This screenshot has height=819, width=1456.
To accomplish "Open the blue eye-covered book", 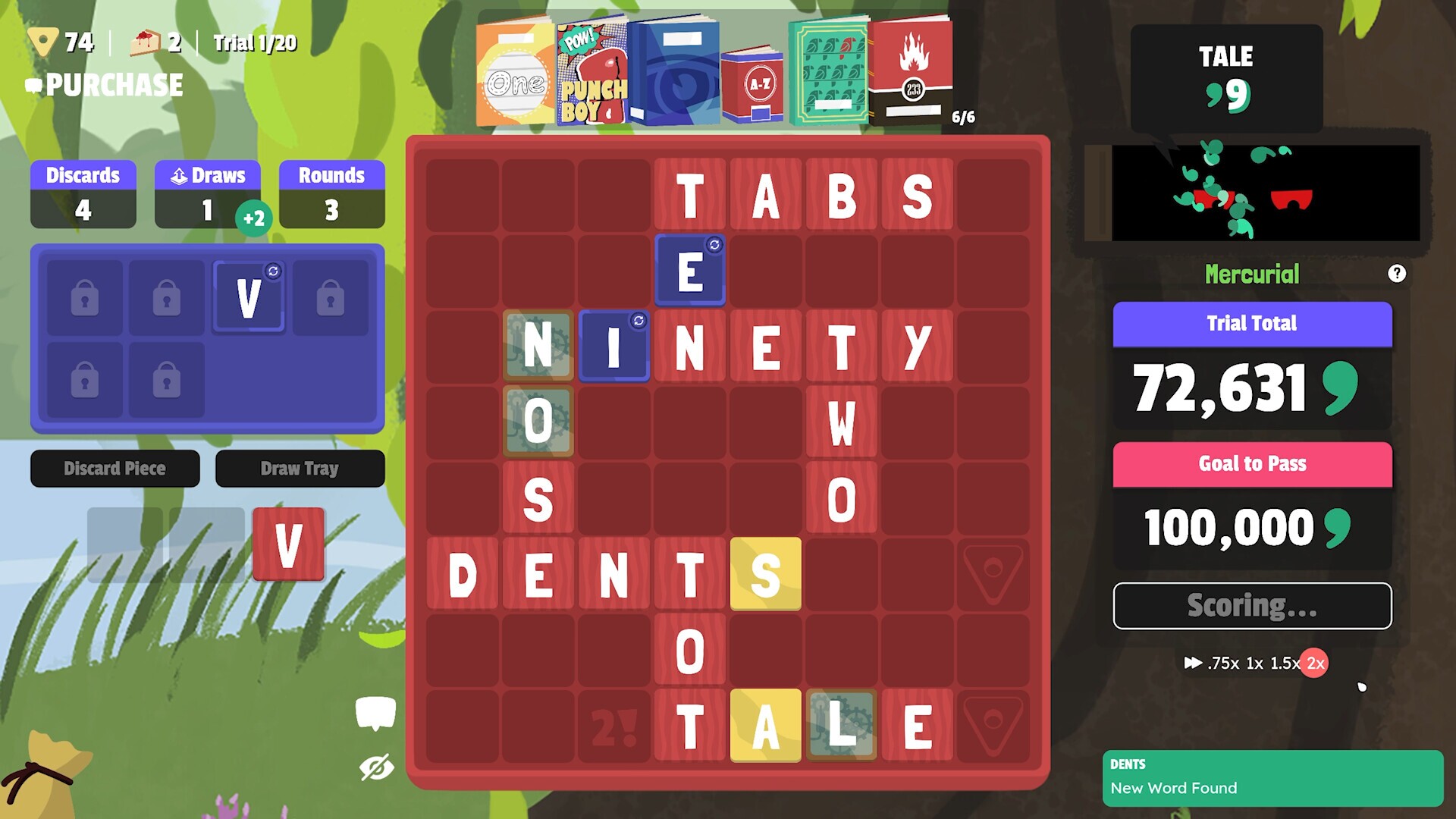I will click(x=677, y=72).
